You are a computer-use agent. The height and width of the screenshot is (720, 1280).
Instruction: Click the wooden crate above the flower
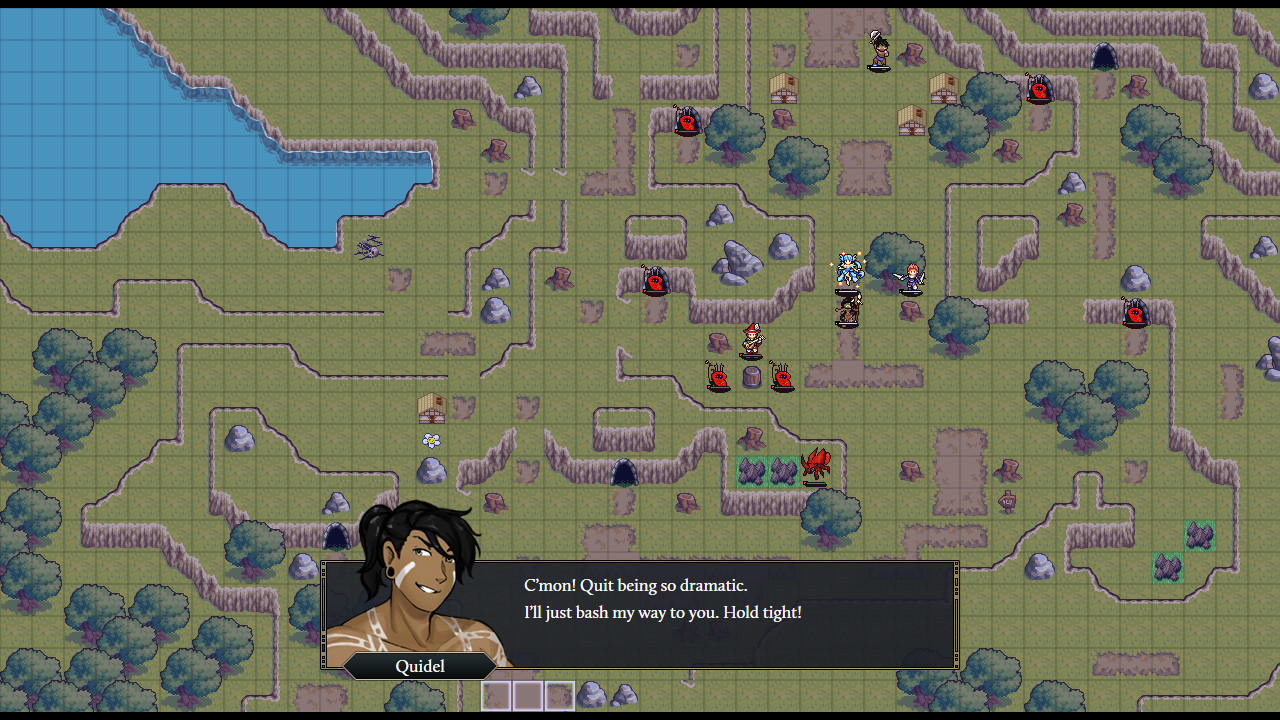[430, 412]
